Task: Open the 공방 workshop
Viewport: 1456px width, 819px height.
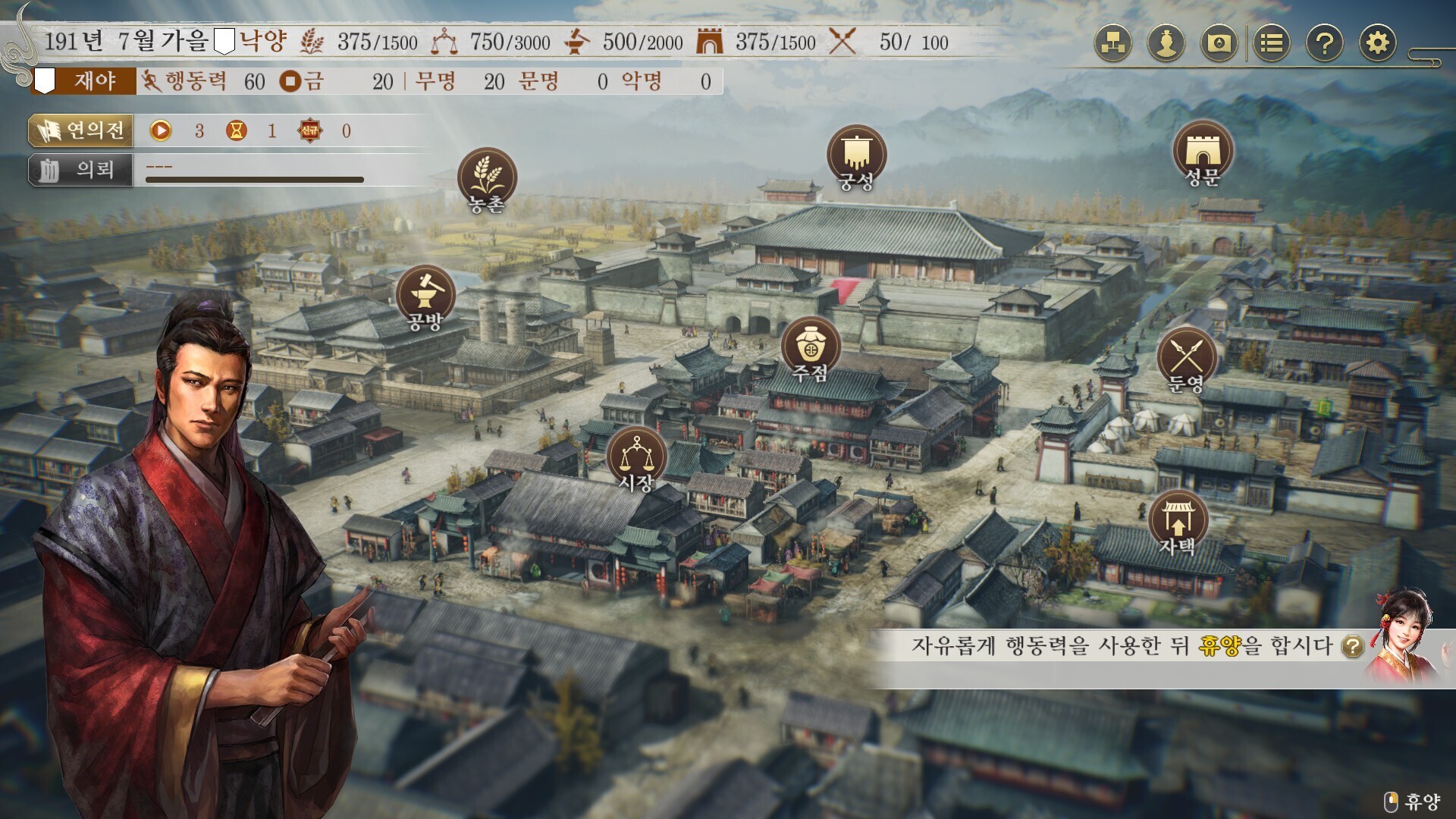Action: pos(425,296)
